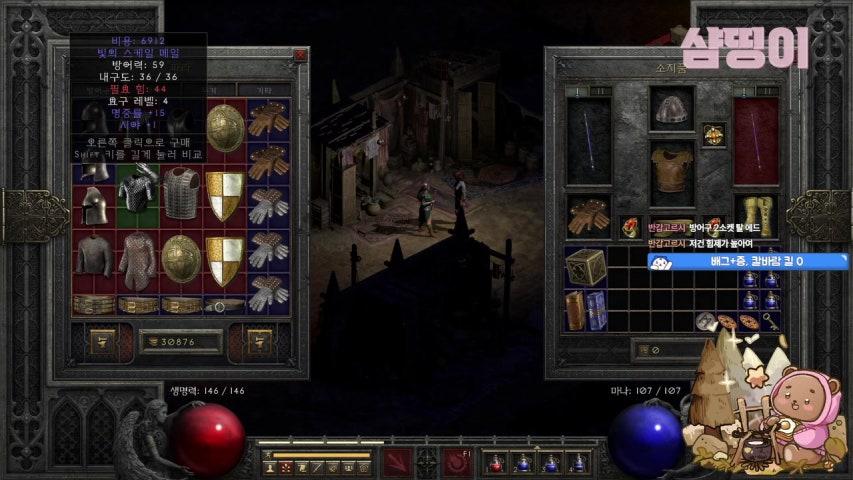Use the red health potion in belt
Viewport: 853px width, 480px height.
click(493, 463)
